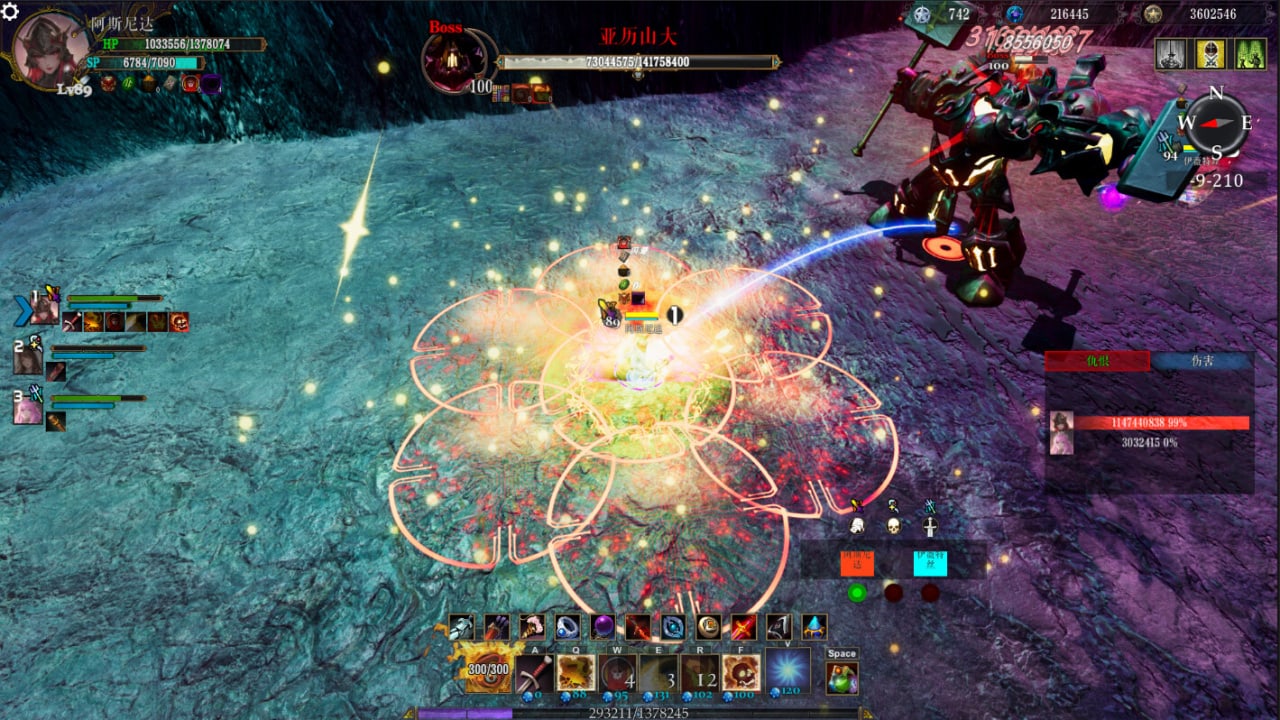Choose the red crossed swords item slot
The height and width of the screenshot is (720, 1280).
coord(743,627)
